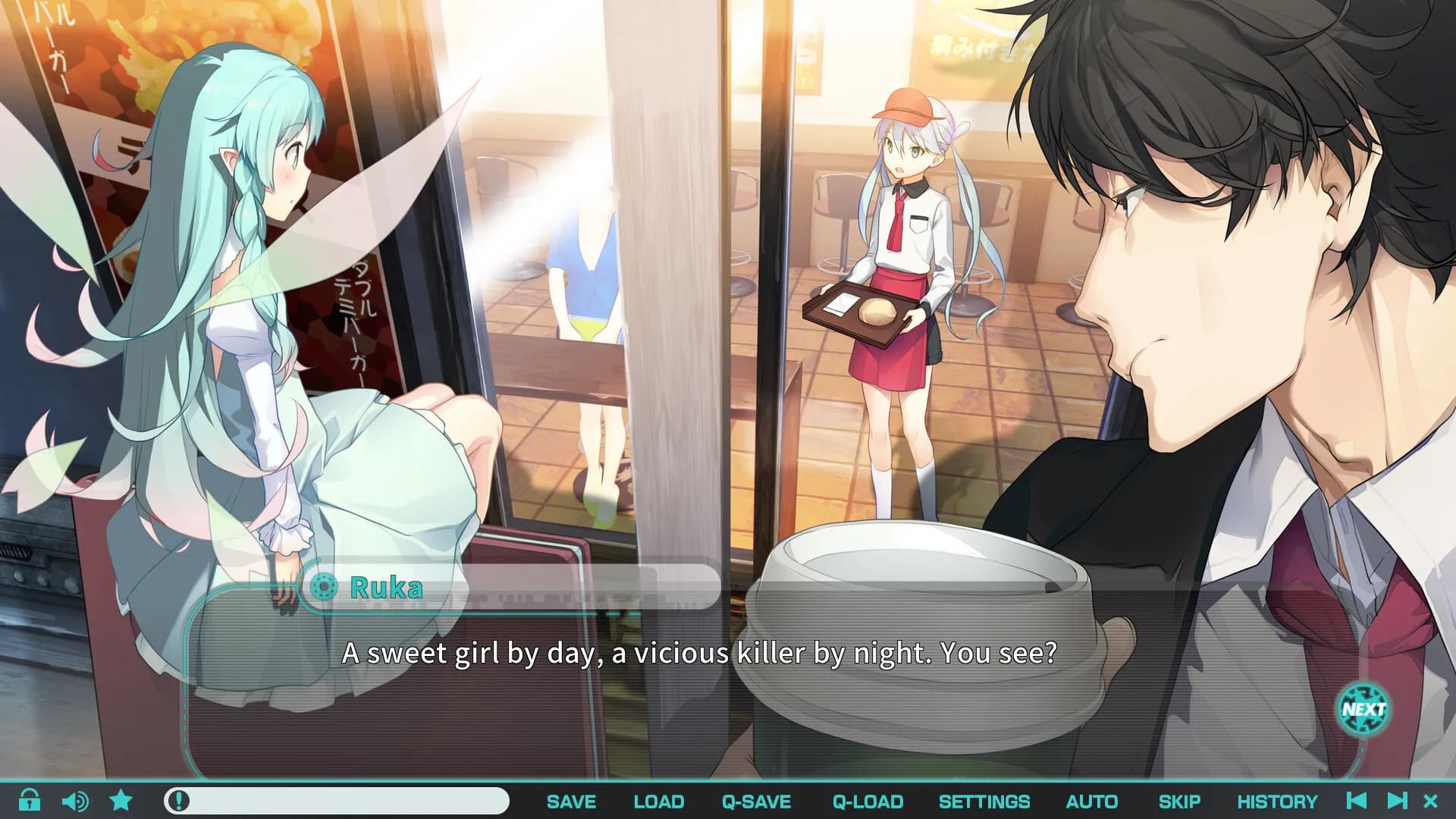This screenshot has width=1456, height=819.
Task: Open the SAVE menu
Action: [571, 802]
